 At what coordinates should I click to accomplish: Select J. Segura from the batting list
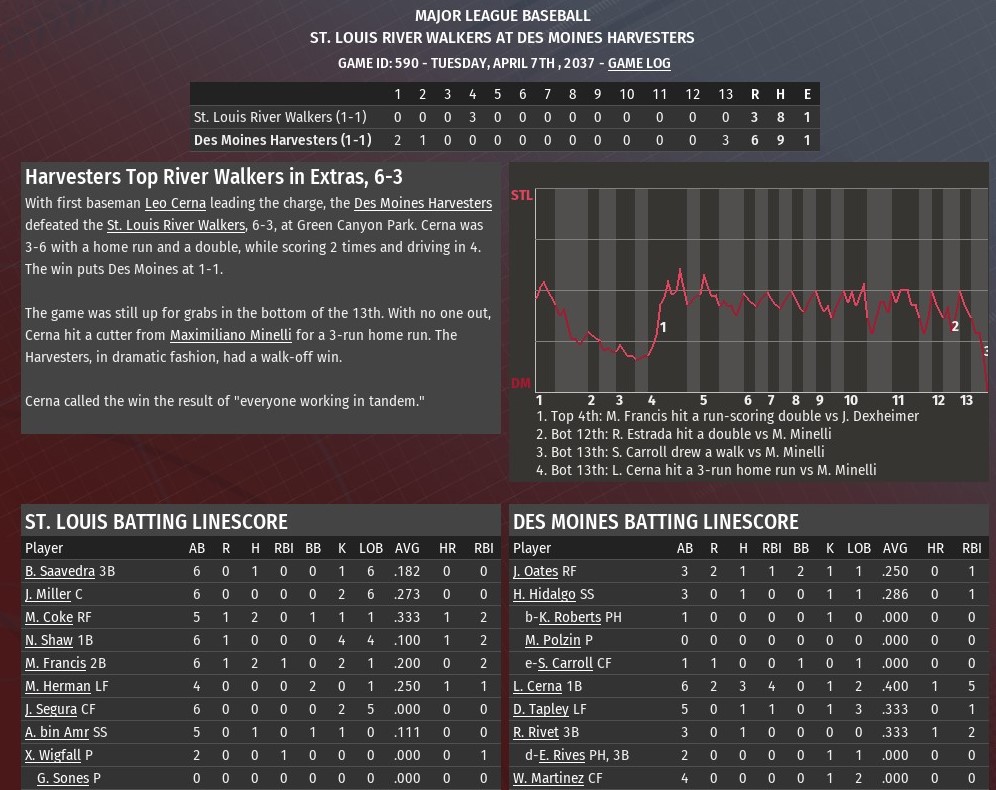51,709
